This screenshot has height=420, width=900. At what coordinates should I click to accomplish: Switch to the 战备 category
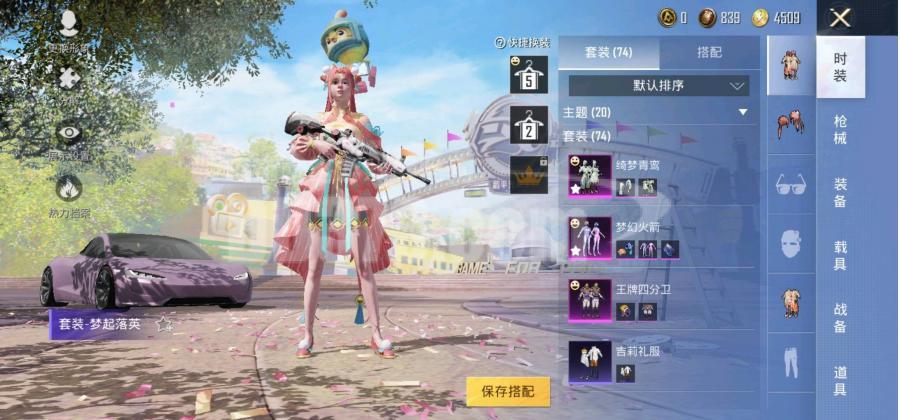pyautogui.click(x=840, y=318)
